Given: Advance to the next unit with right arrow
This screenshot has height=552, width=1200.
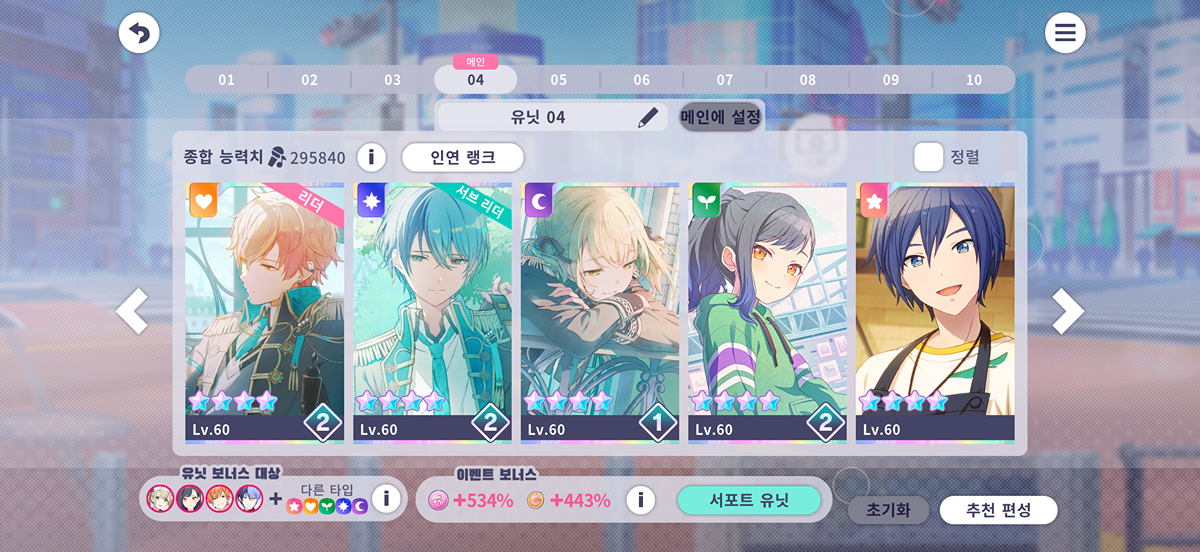Looking at the screenshot, I should point(1067,312).
